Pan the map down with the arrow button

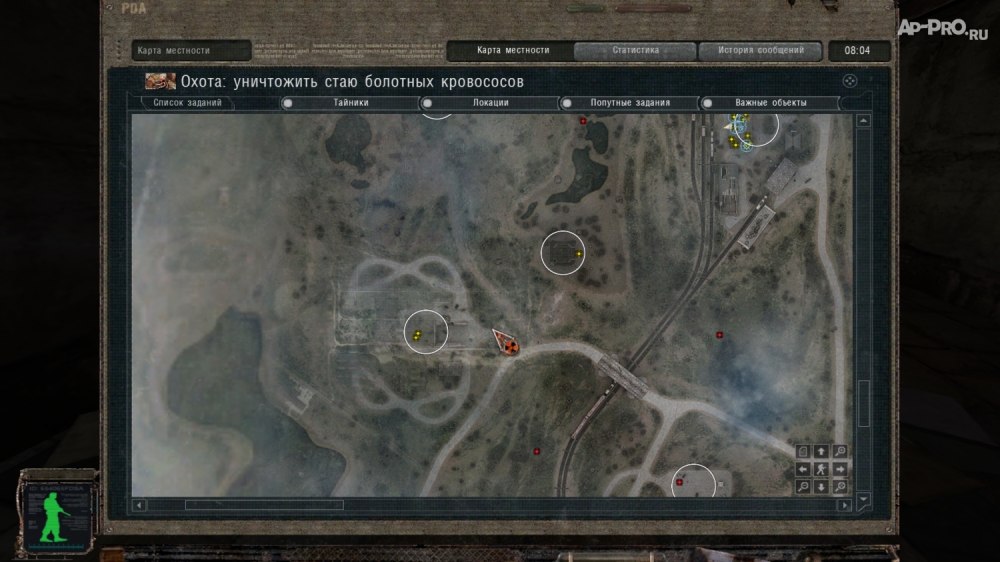[x=821, y=487]
